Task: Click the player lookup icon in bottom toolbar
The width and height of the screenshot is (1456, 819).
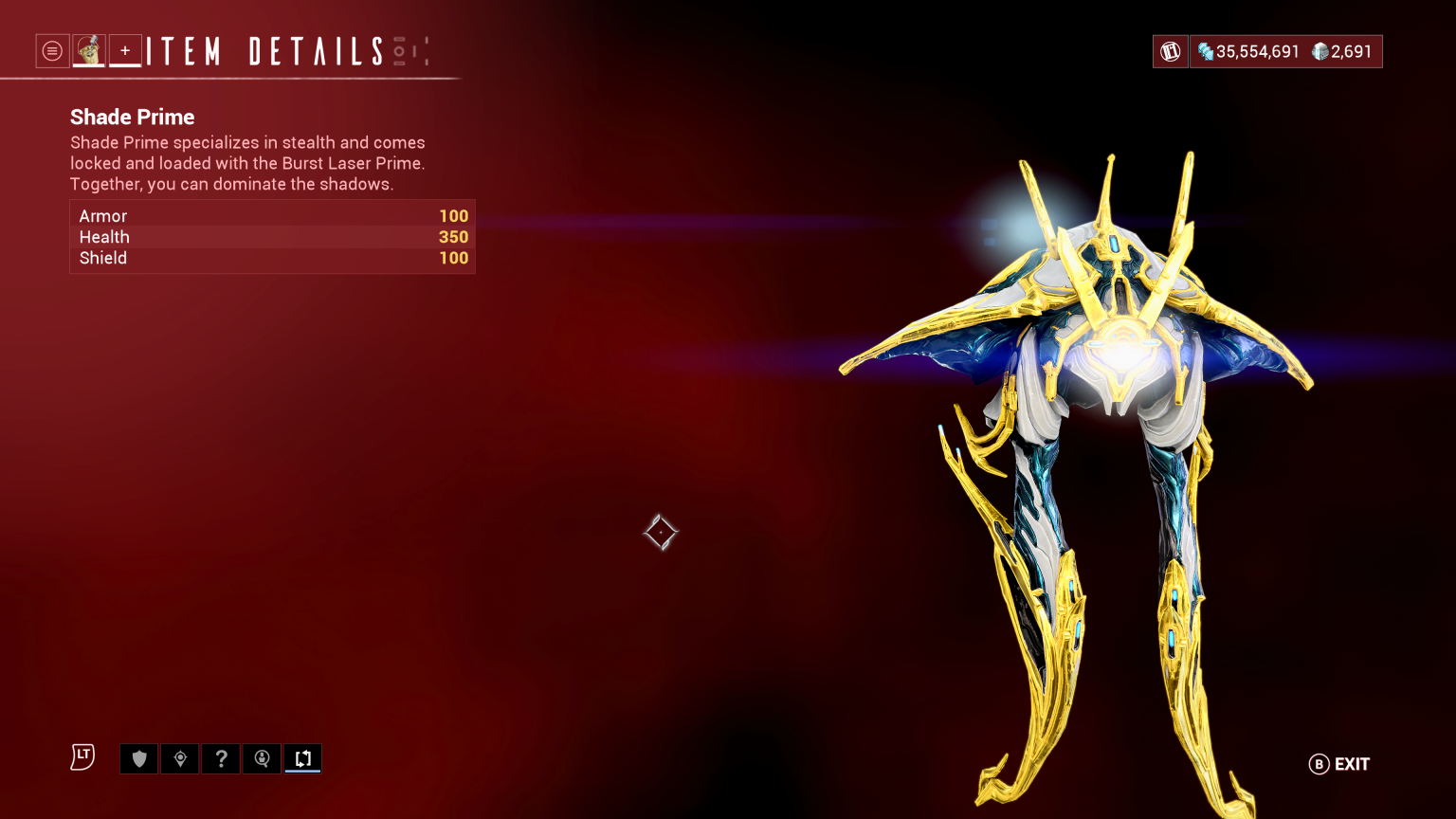Action: tap(262, 758)
